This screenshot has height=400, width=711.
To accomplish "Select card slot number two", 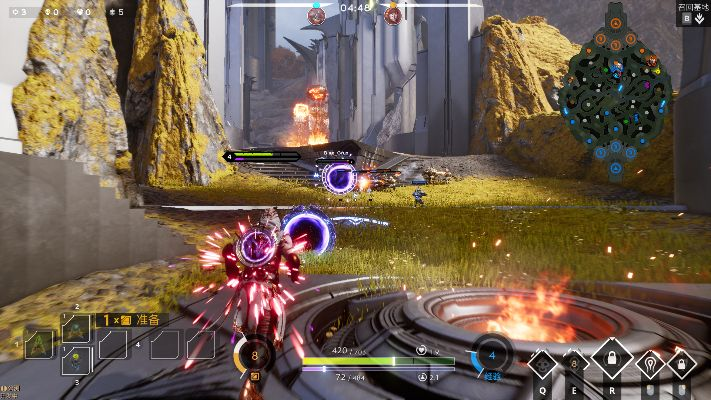I will [76, 327].
